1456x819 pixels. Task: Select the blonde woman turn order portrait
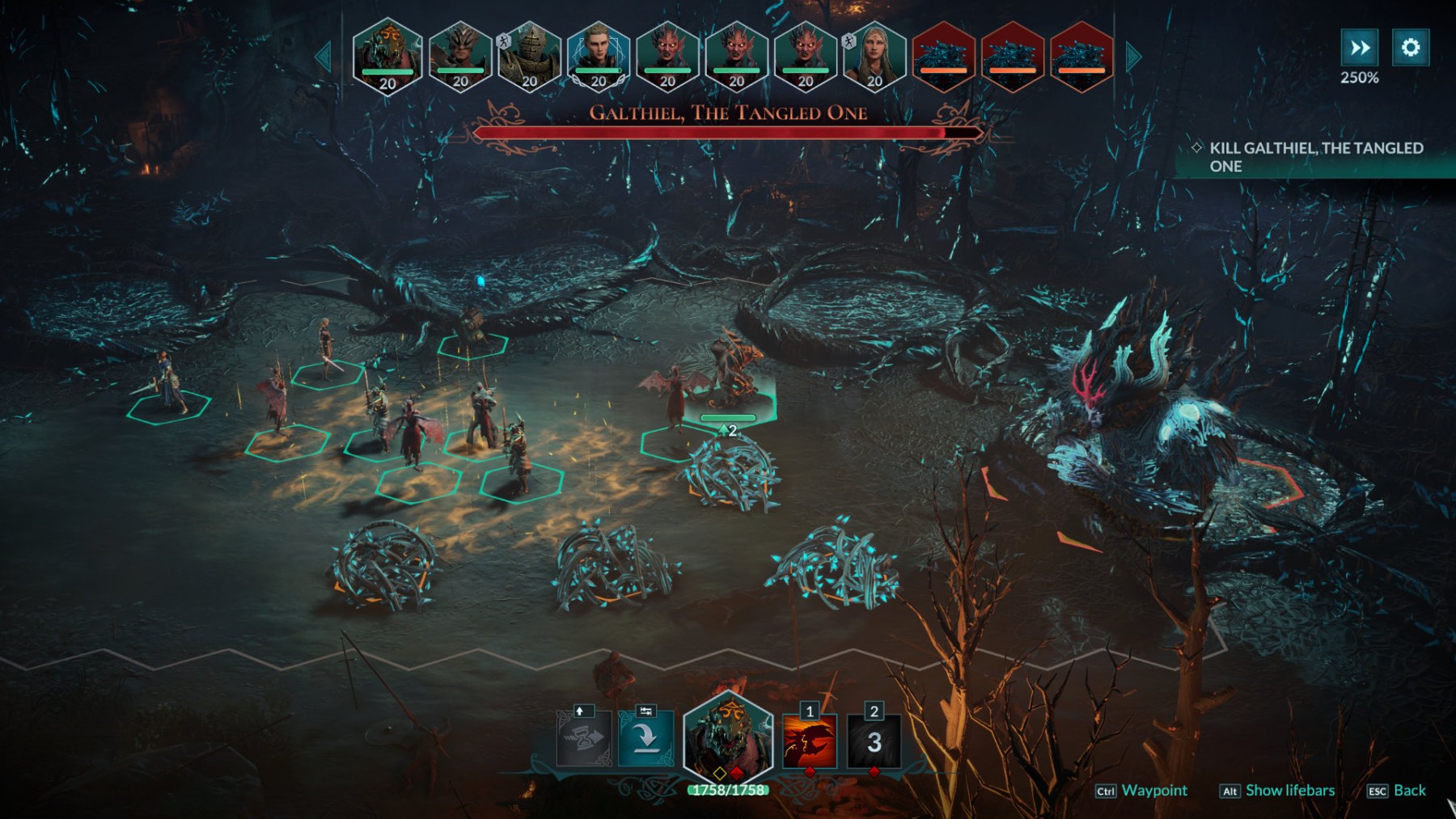point(874,55)
